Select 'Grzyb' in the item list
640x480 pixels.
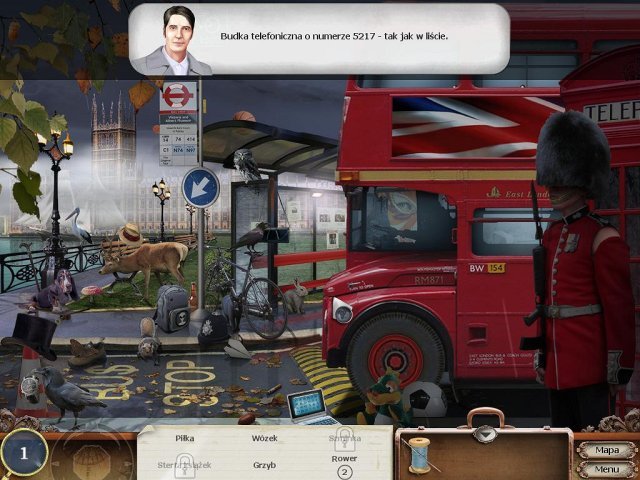point(263,464)
